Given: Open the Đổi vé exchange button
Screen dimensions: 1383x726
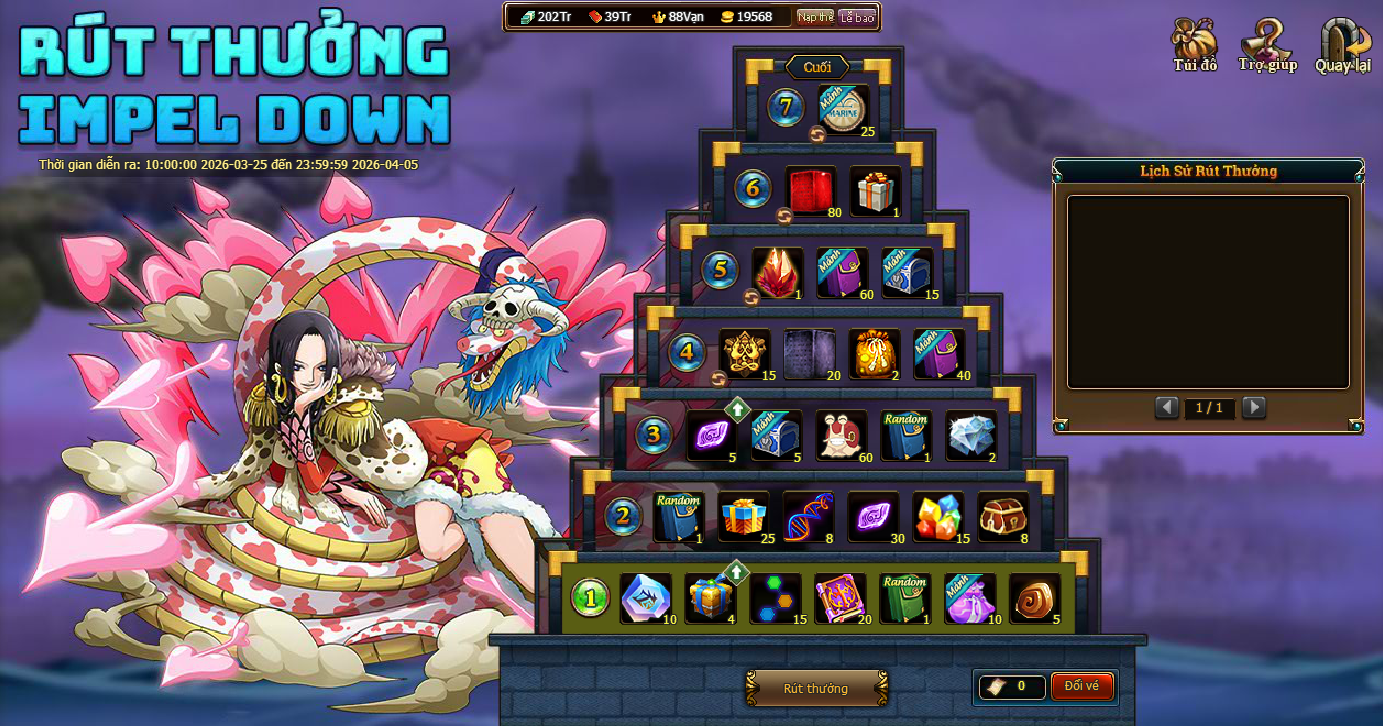Looking at the screenshot, I should (x=1081, y=686).
